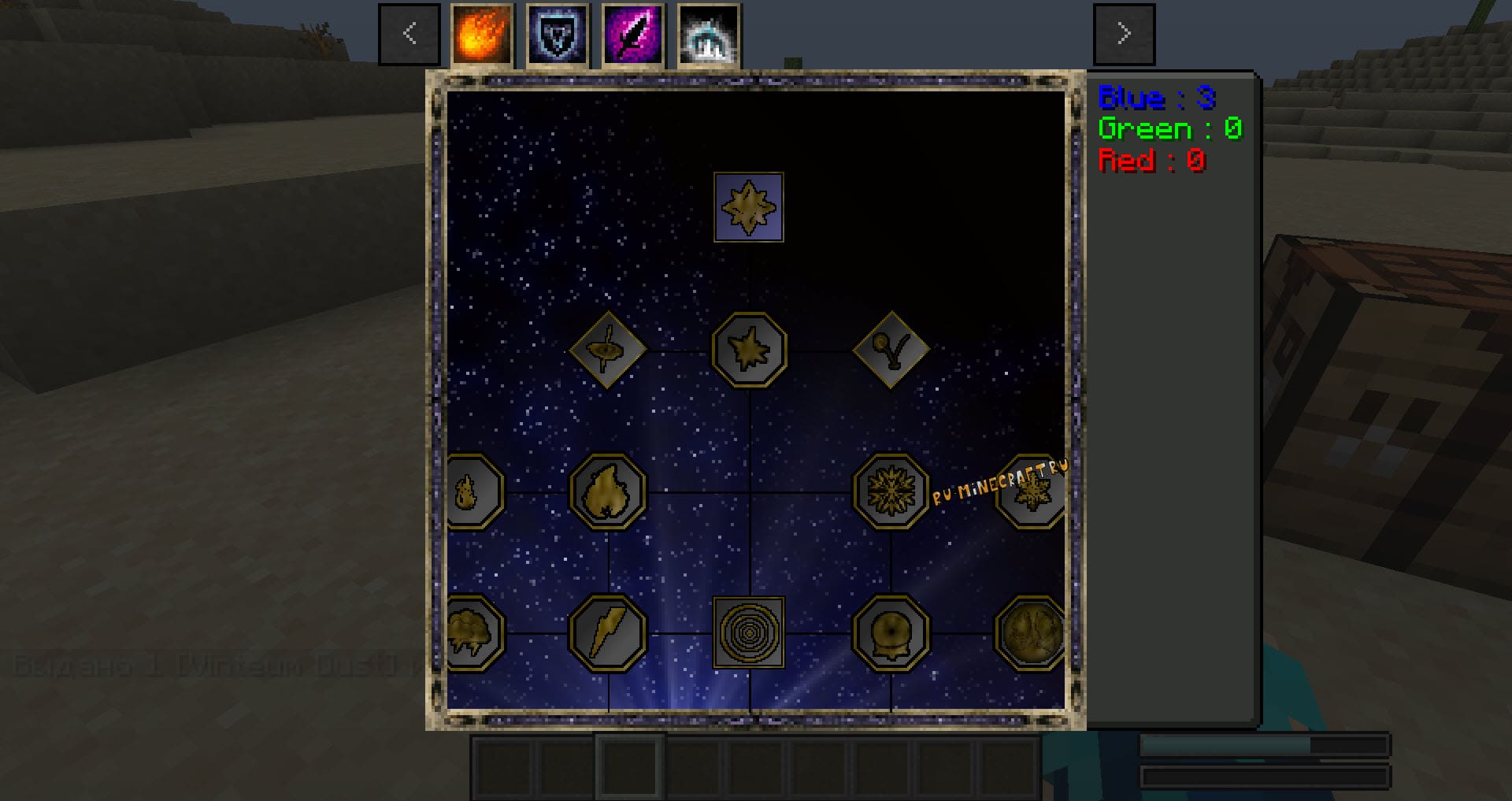This screenshot has height=801, width=1512.
Task: Switch to the fireball offense tab
Action: click(x=481, y=34)
